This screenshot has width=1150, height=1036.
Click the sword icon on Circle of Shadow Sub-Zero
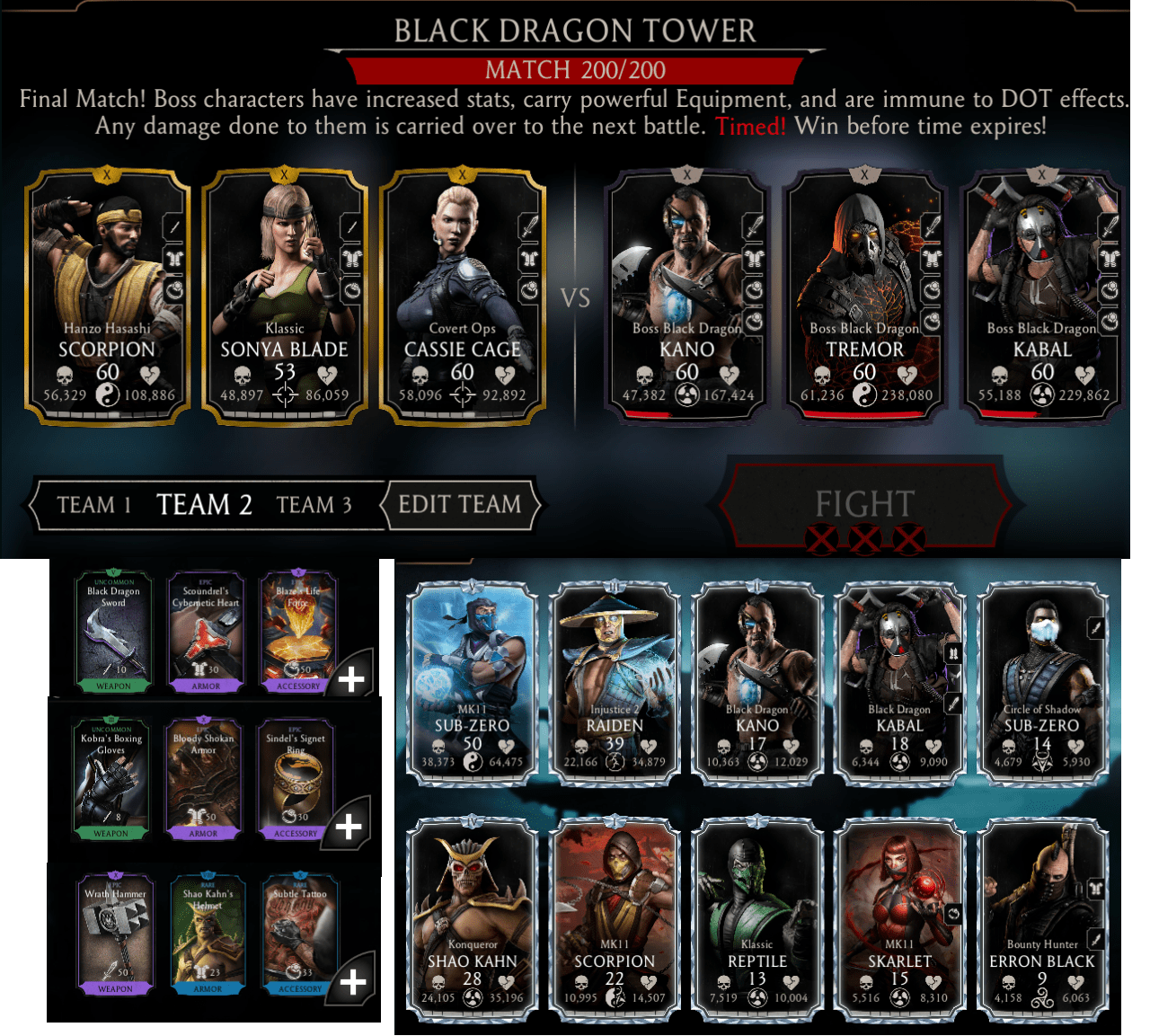click(1096, 627)
